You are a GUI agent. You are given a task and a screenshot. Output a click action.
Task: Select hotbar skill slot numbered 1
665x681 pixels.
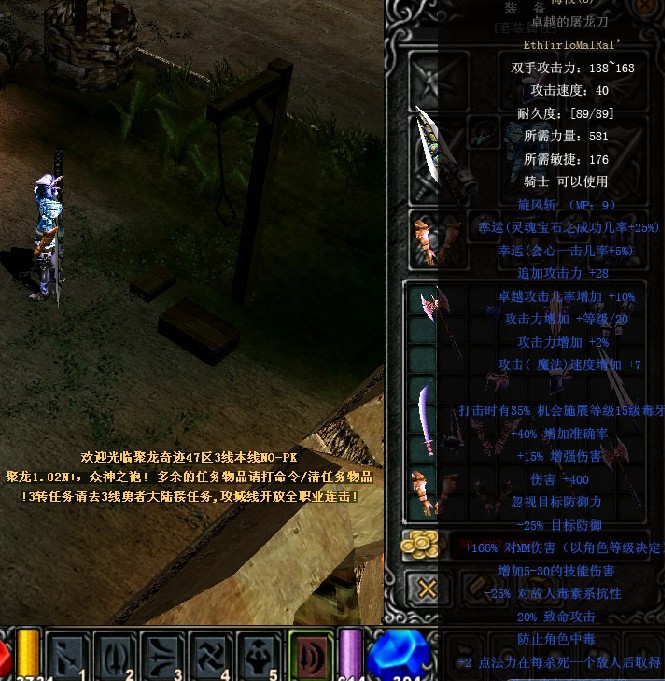click(x=70, y=654)
